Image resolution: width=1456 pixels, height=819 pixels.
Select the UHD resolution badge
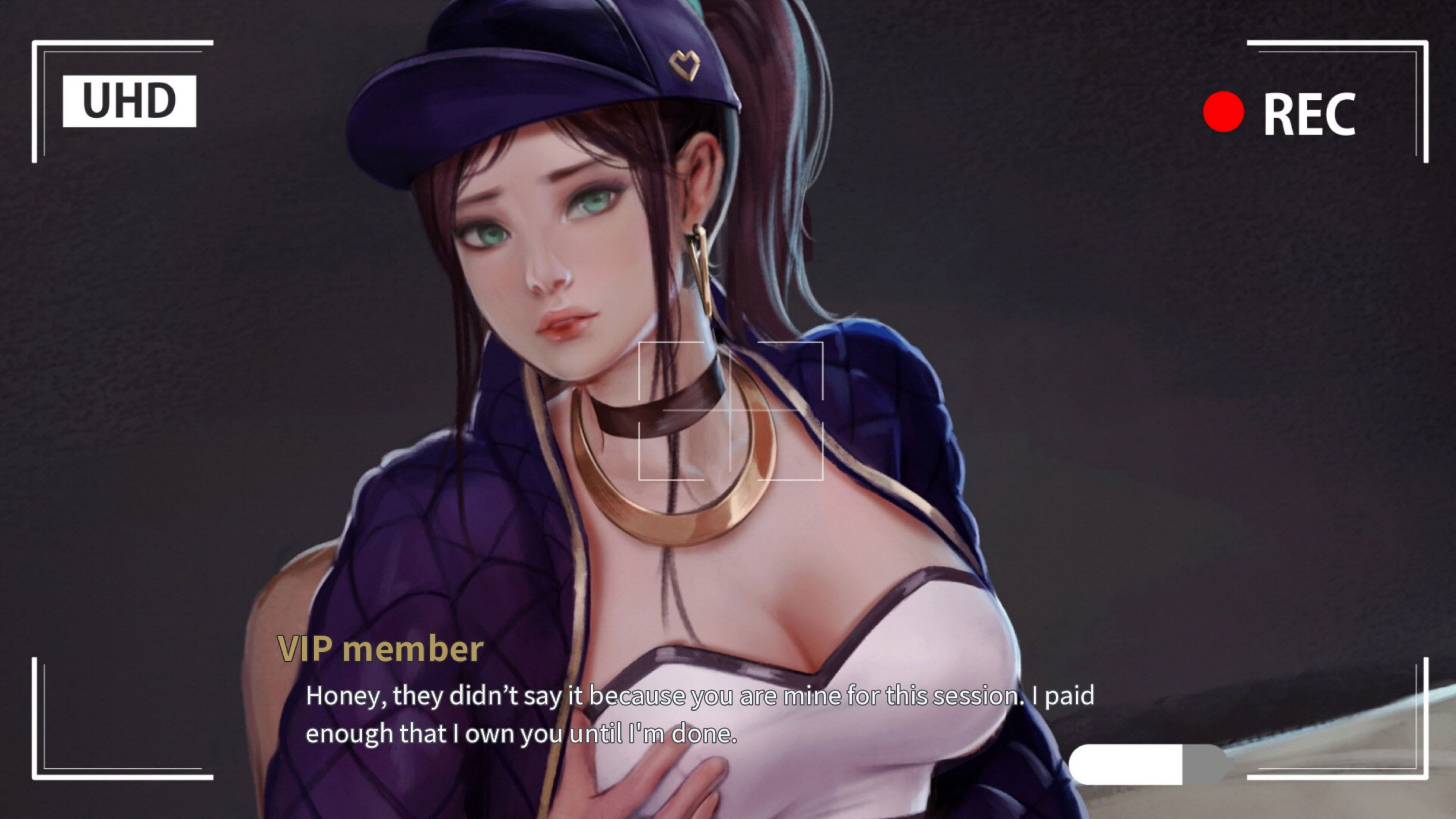(128, 100)
